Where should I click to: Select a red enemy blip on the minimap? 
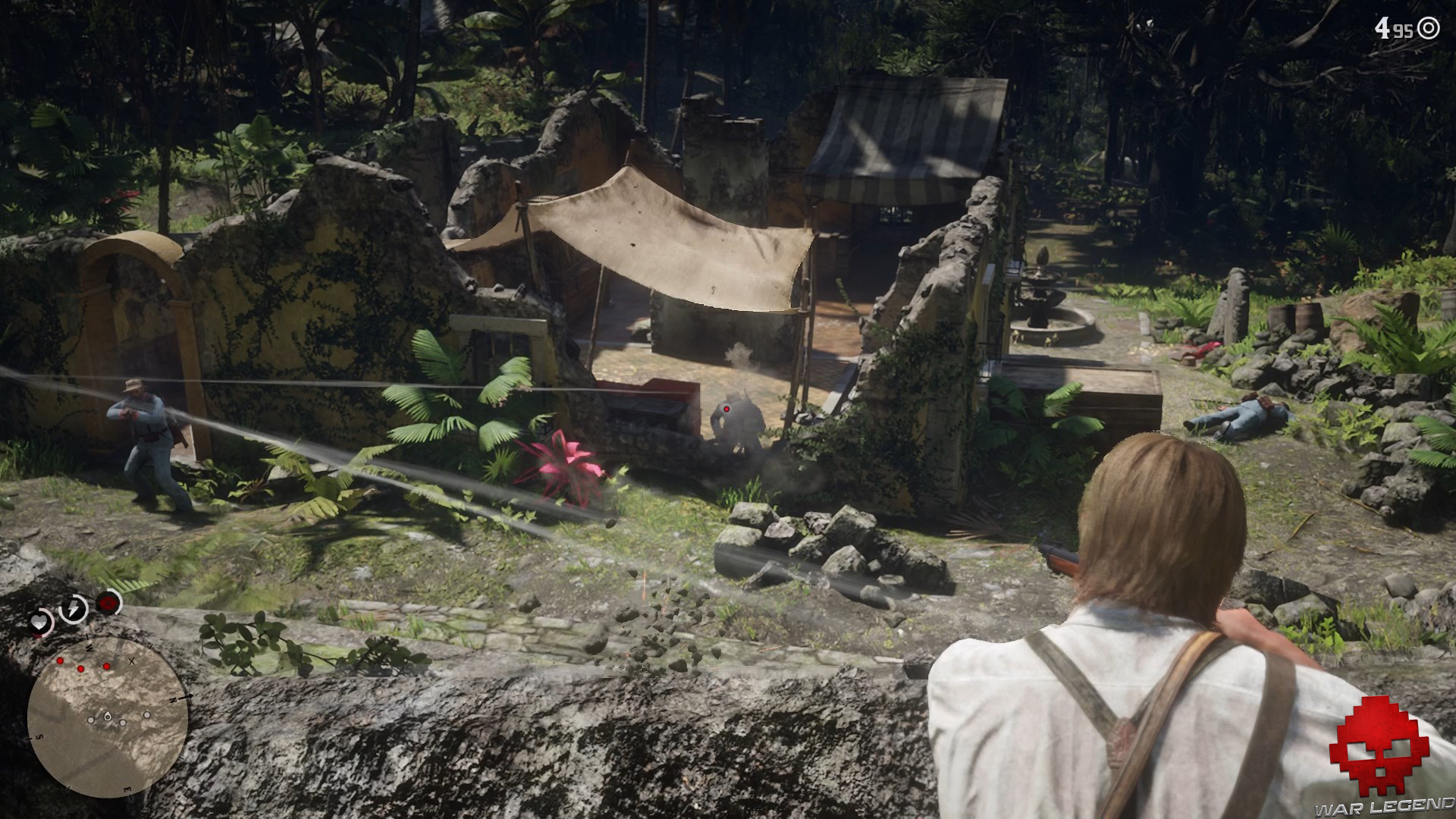(x=81, y=668)
